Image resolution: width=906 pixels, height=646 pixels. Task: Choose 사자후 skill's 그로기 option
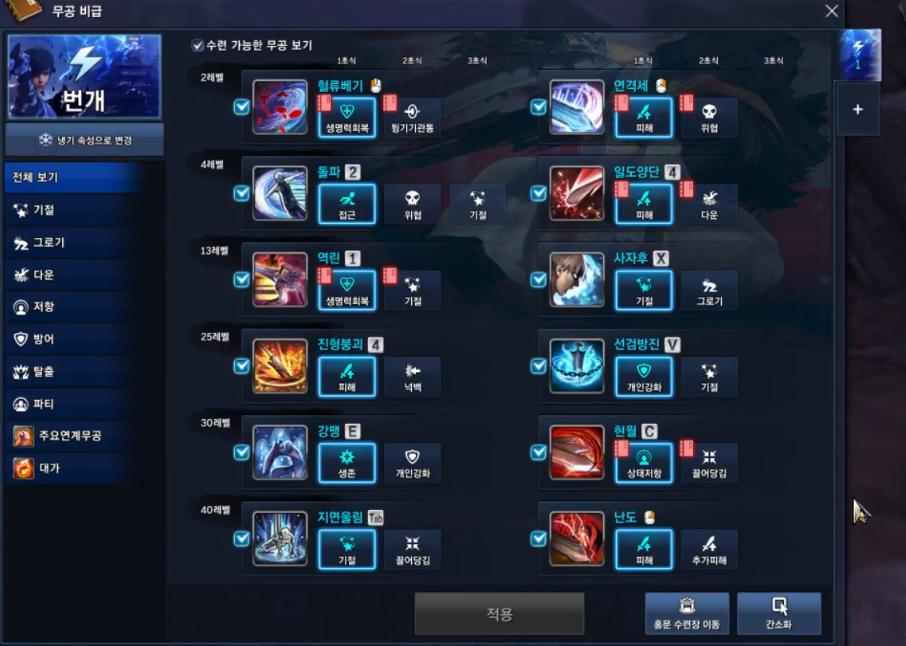[709, 290]
